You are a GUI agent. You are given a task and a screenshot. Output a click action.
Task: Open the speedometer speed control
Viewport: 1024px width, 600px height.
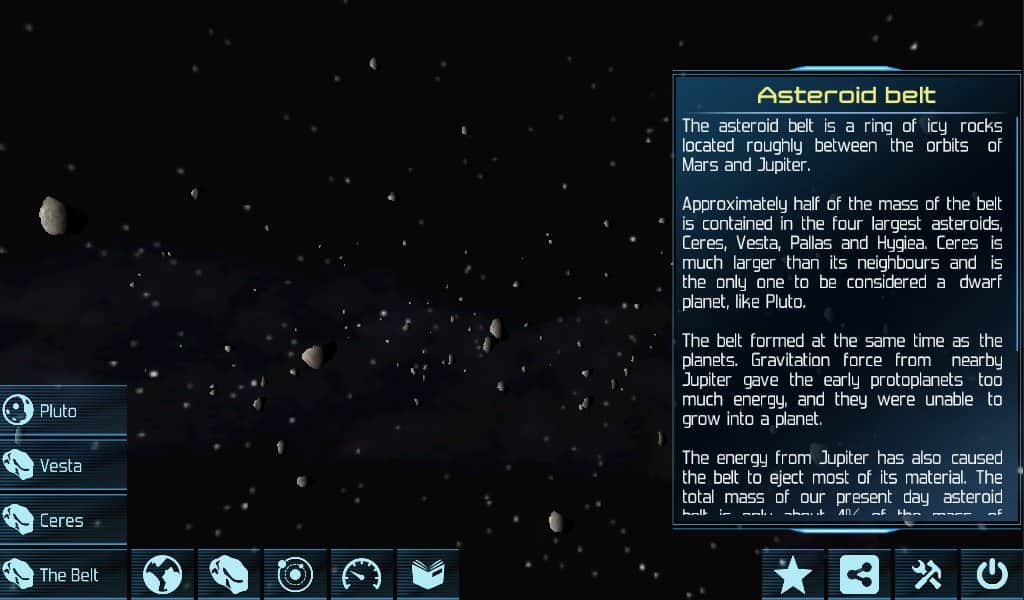pos(361,575)
